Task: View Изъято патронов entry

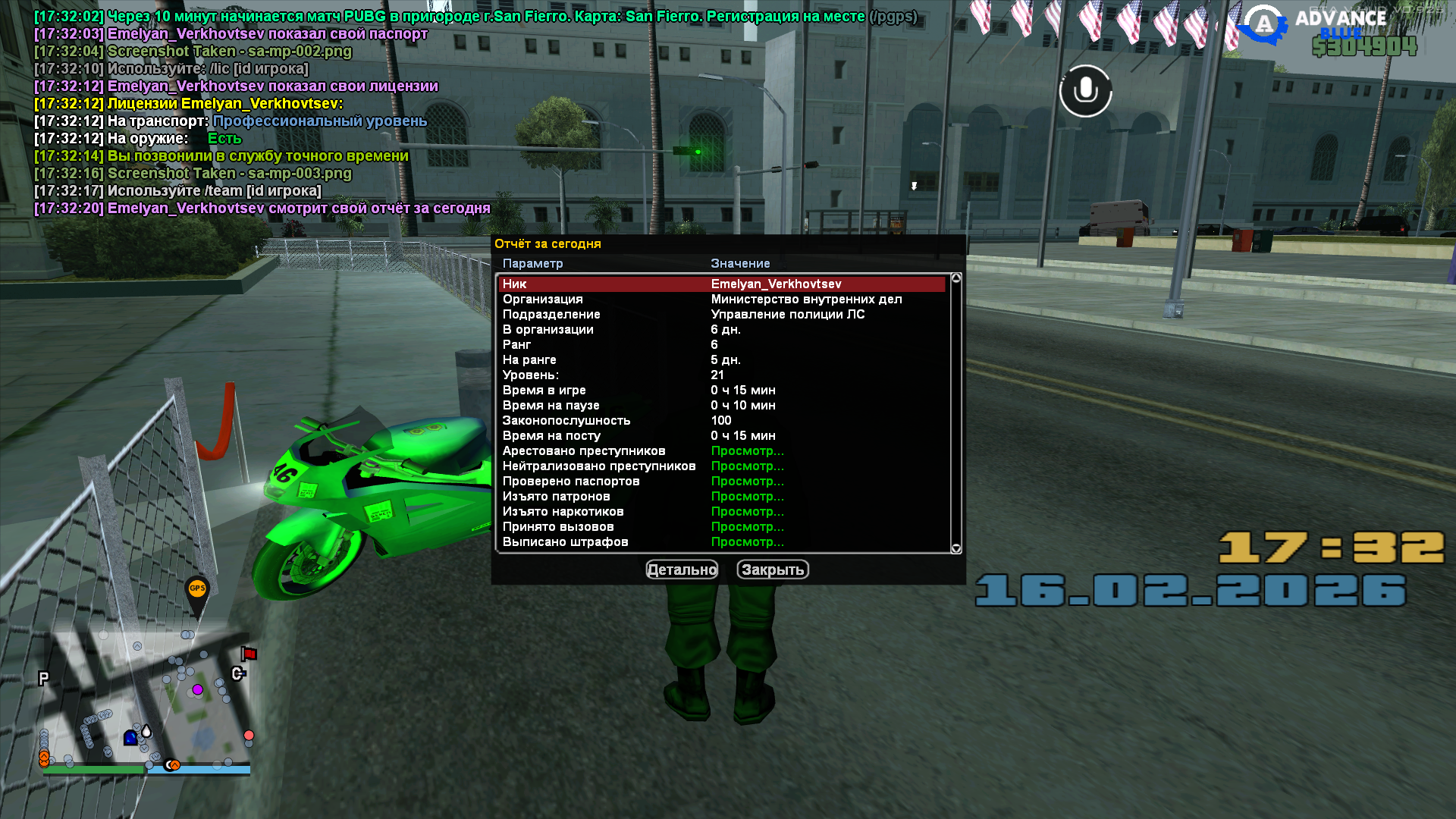Action: (747, 496)
